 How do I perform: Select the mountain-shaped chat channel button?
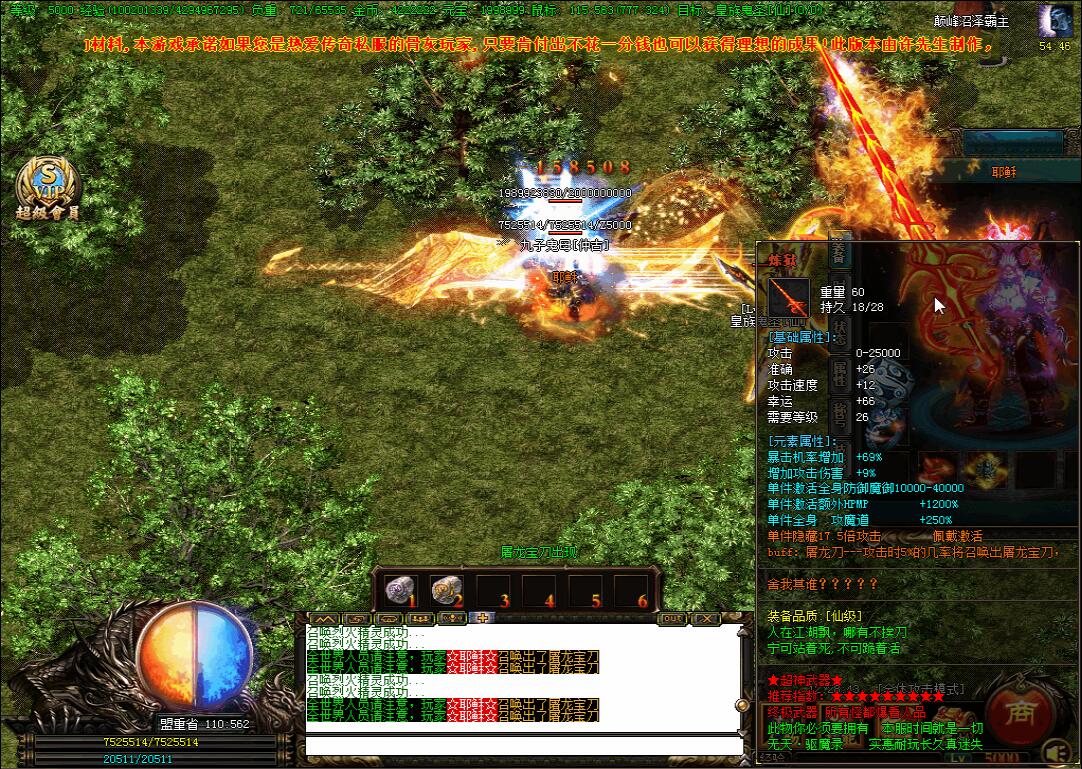(x=326, y=618)
